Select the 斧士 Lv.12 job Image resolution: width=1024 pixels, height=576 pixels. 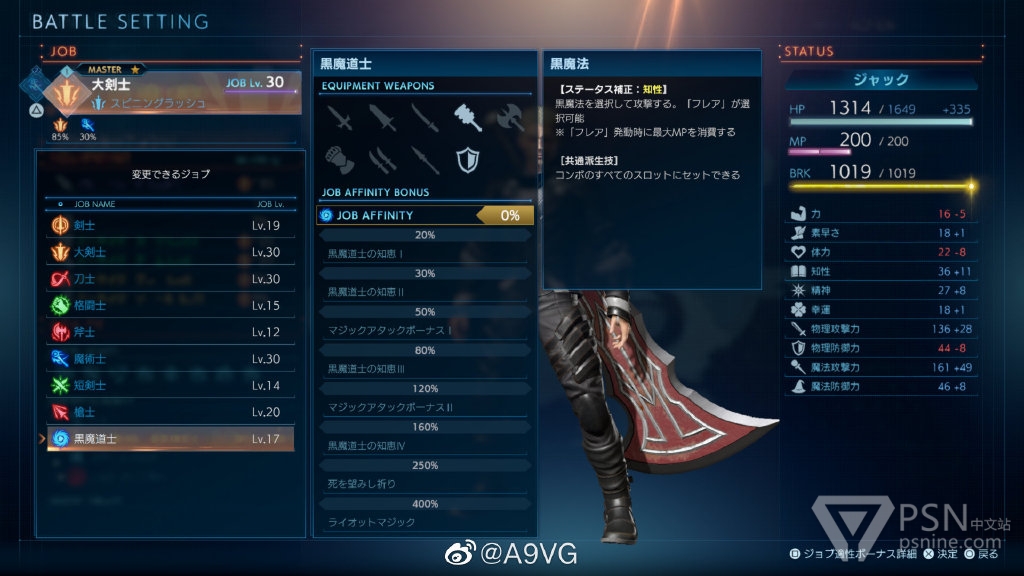[x=170, y=332]
